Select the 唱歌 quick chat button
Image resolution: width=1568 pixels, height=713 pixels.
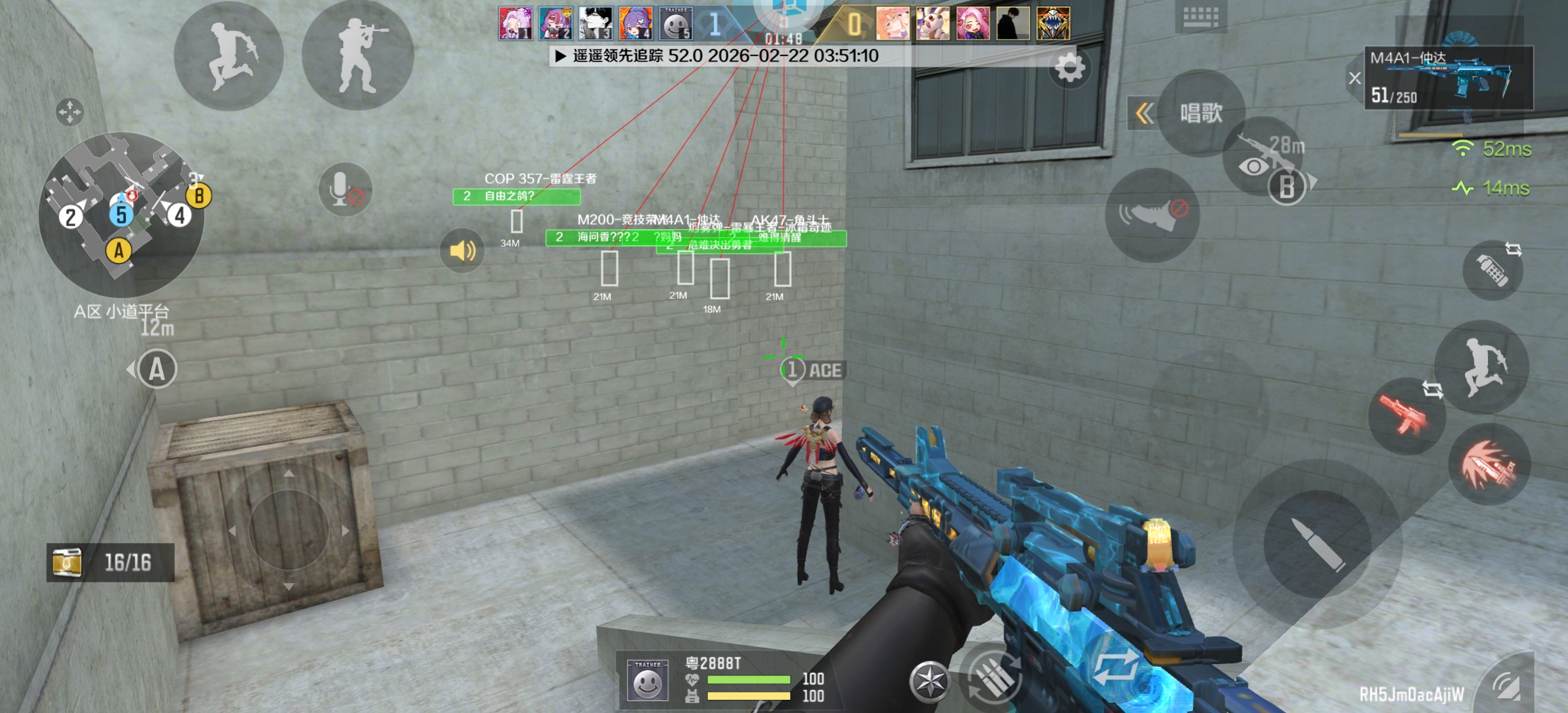pos(1201,114)
